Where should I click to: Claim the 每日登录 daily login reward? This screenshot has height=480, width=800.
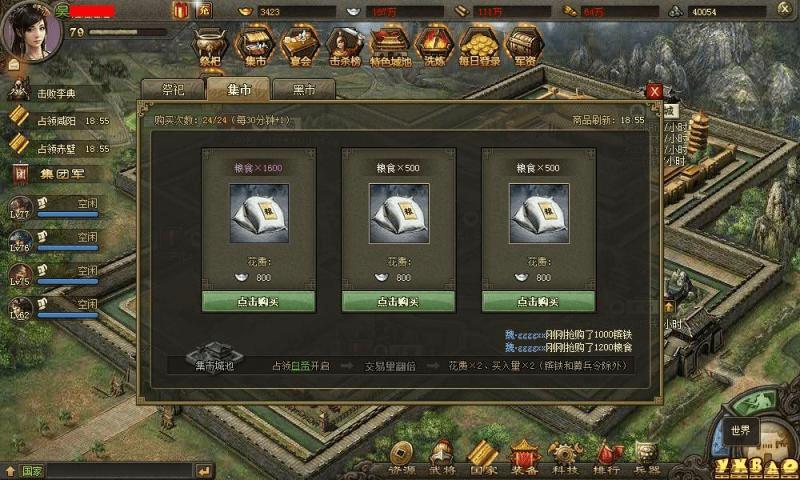[479, 46]
